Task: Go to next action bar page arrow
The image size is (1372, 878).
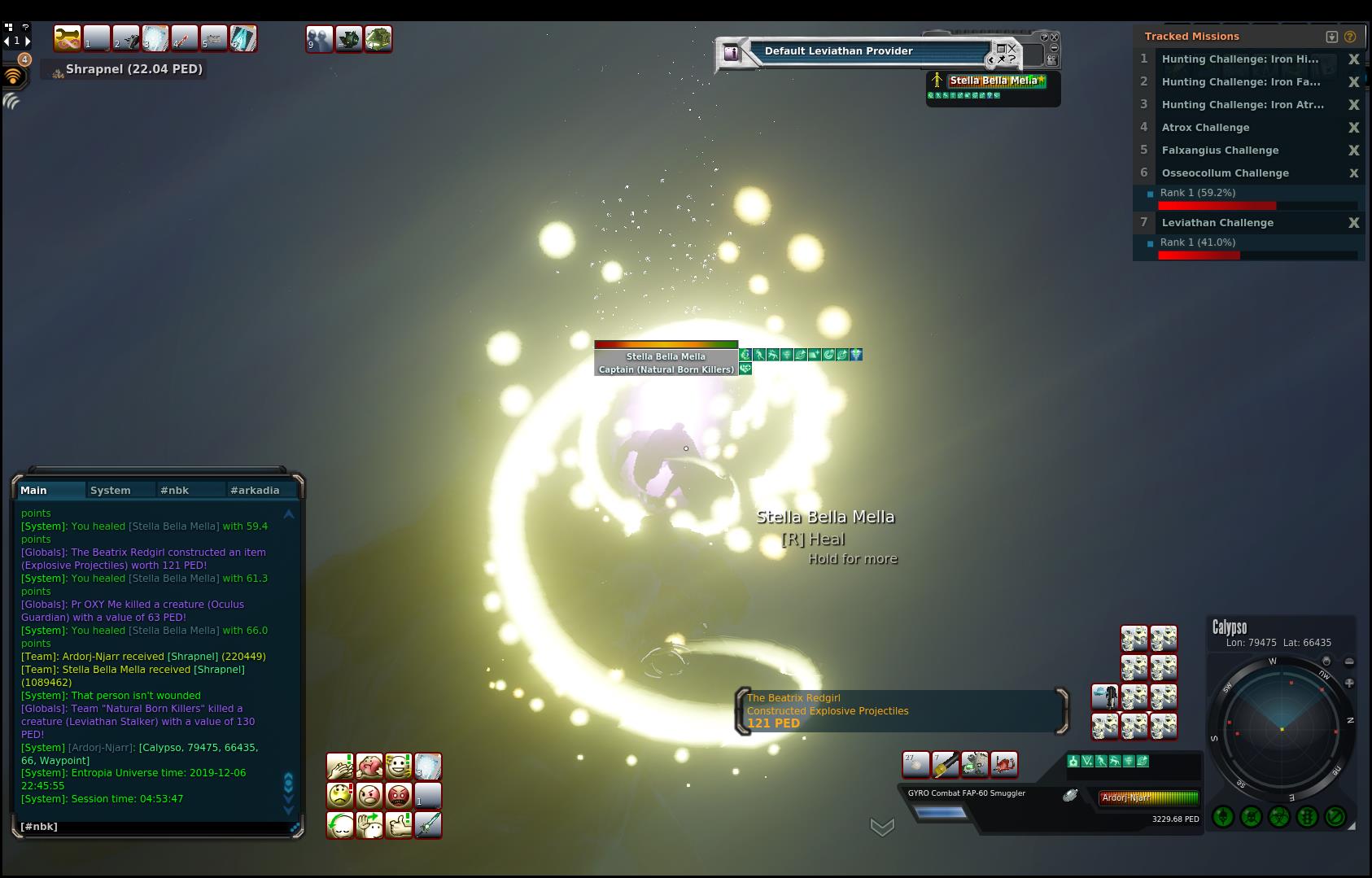Action: 28,41
